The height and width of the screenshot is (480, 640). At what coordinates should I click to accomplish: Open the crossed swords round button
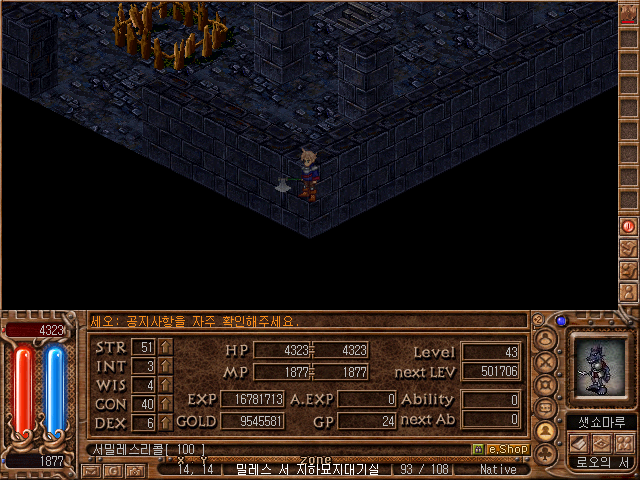(546, 360)
